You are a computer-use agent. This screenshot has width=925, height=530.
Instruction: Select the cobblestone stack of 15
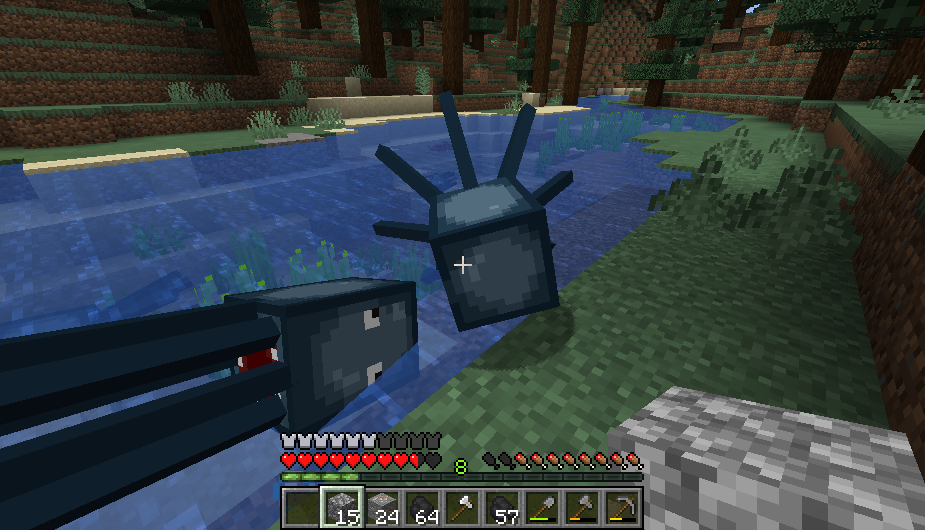pos(340,507)
